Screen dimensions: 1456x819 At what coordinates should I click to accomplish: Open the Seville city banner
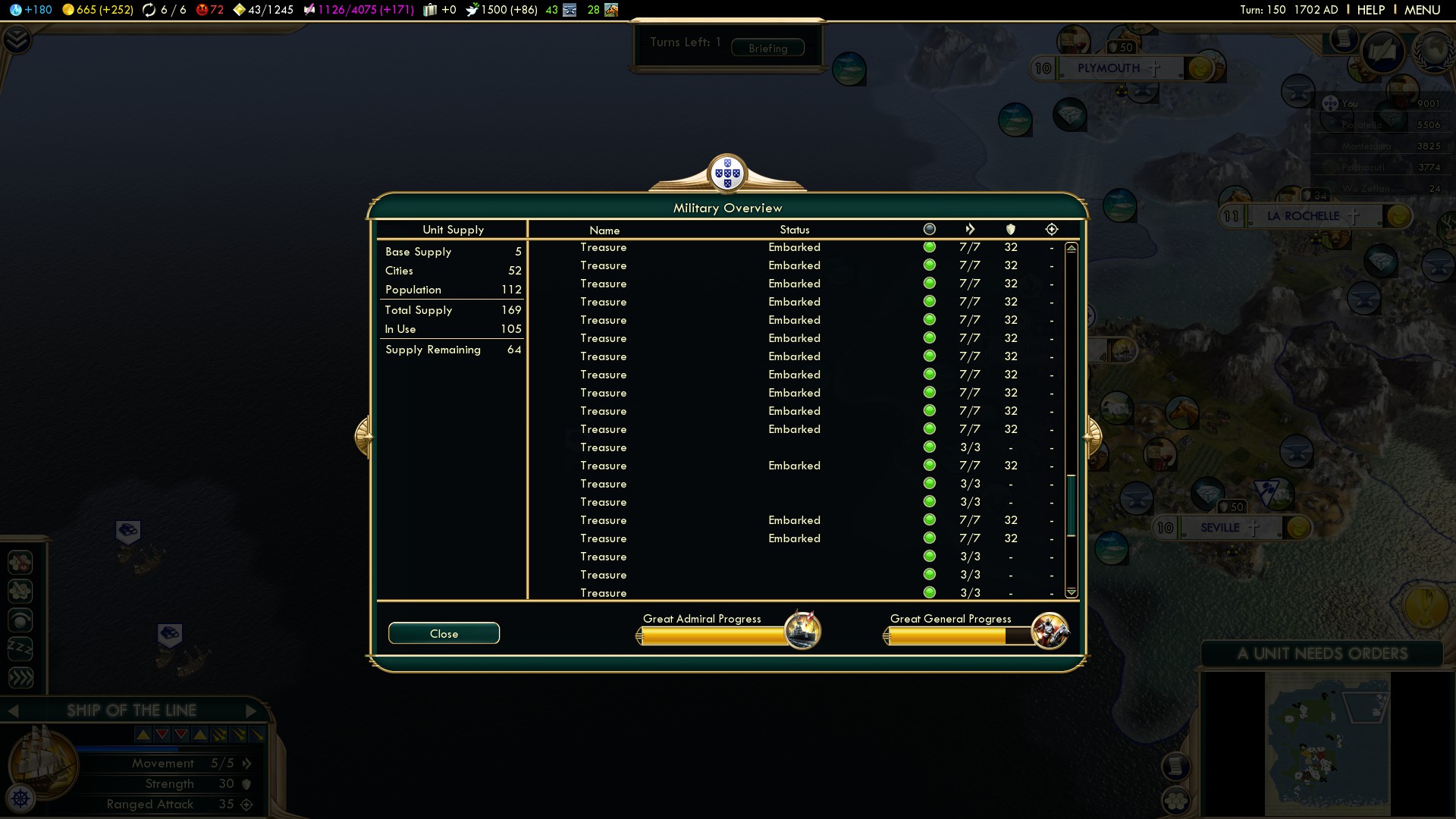click(1219, 528)
